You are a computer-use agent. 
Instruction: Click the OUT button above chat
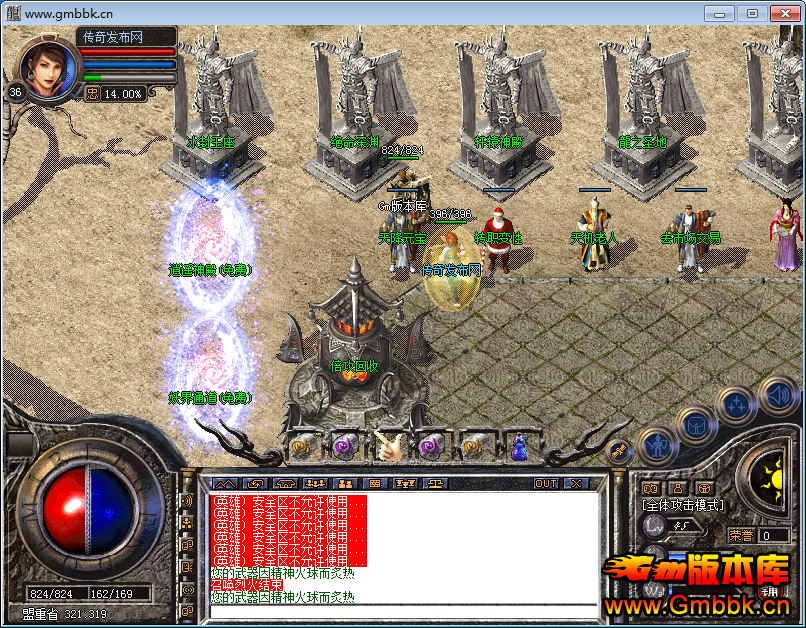point(545,484)
